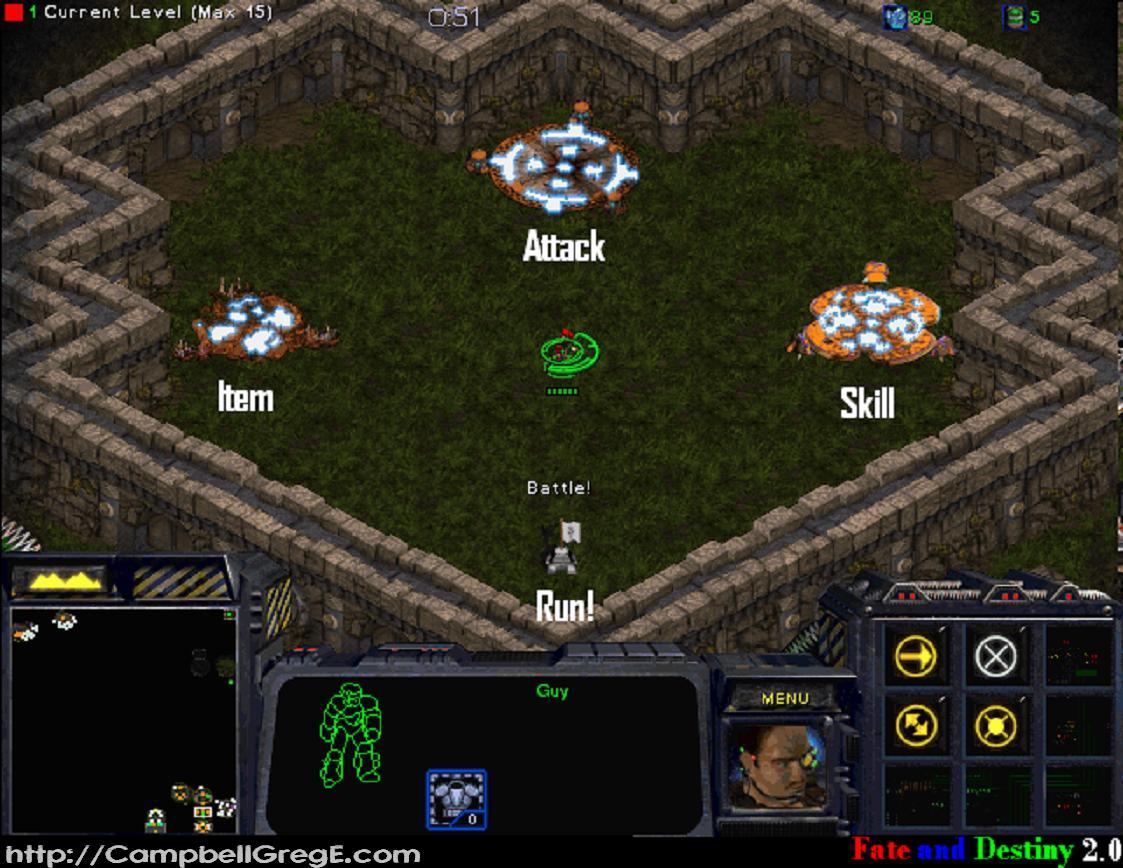Screen dimensions: 1123x868
Task: Select the Hold Position command
Action: 995,724
